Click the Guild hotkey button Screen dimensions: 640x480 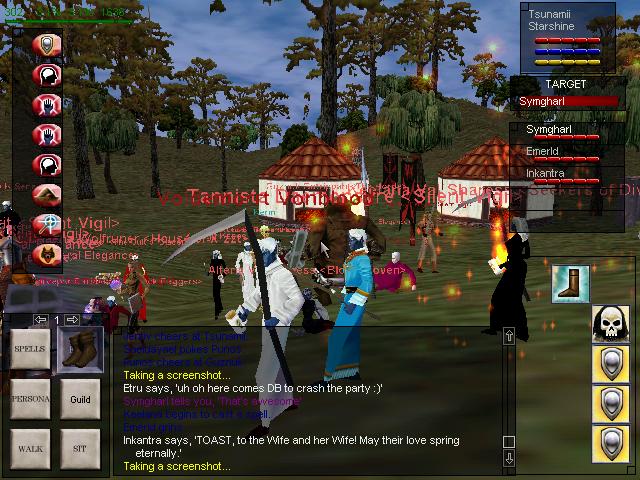coord(80,399)
